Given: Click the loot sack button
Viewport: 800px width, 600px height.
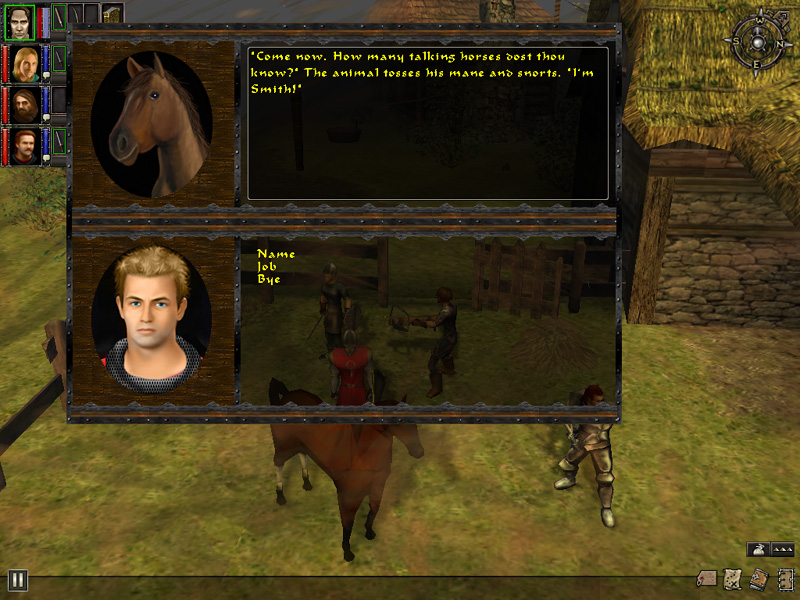Looking at the screenshot, I should (757, 549).
